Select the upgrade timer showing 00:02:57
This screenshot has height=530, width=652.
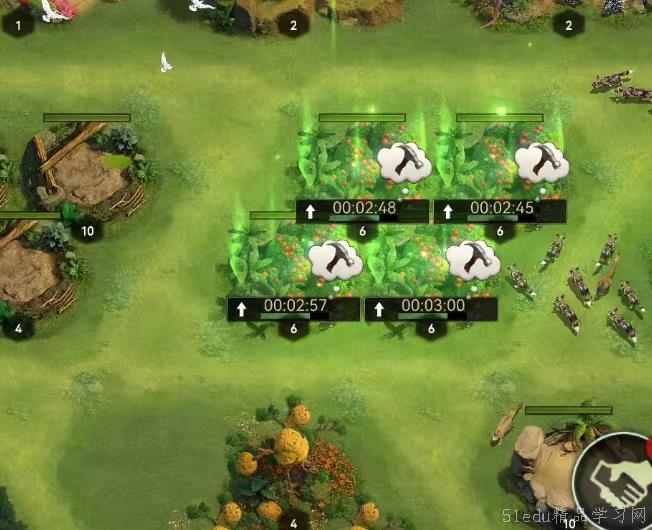click(x=294, y=308)
